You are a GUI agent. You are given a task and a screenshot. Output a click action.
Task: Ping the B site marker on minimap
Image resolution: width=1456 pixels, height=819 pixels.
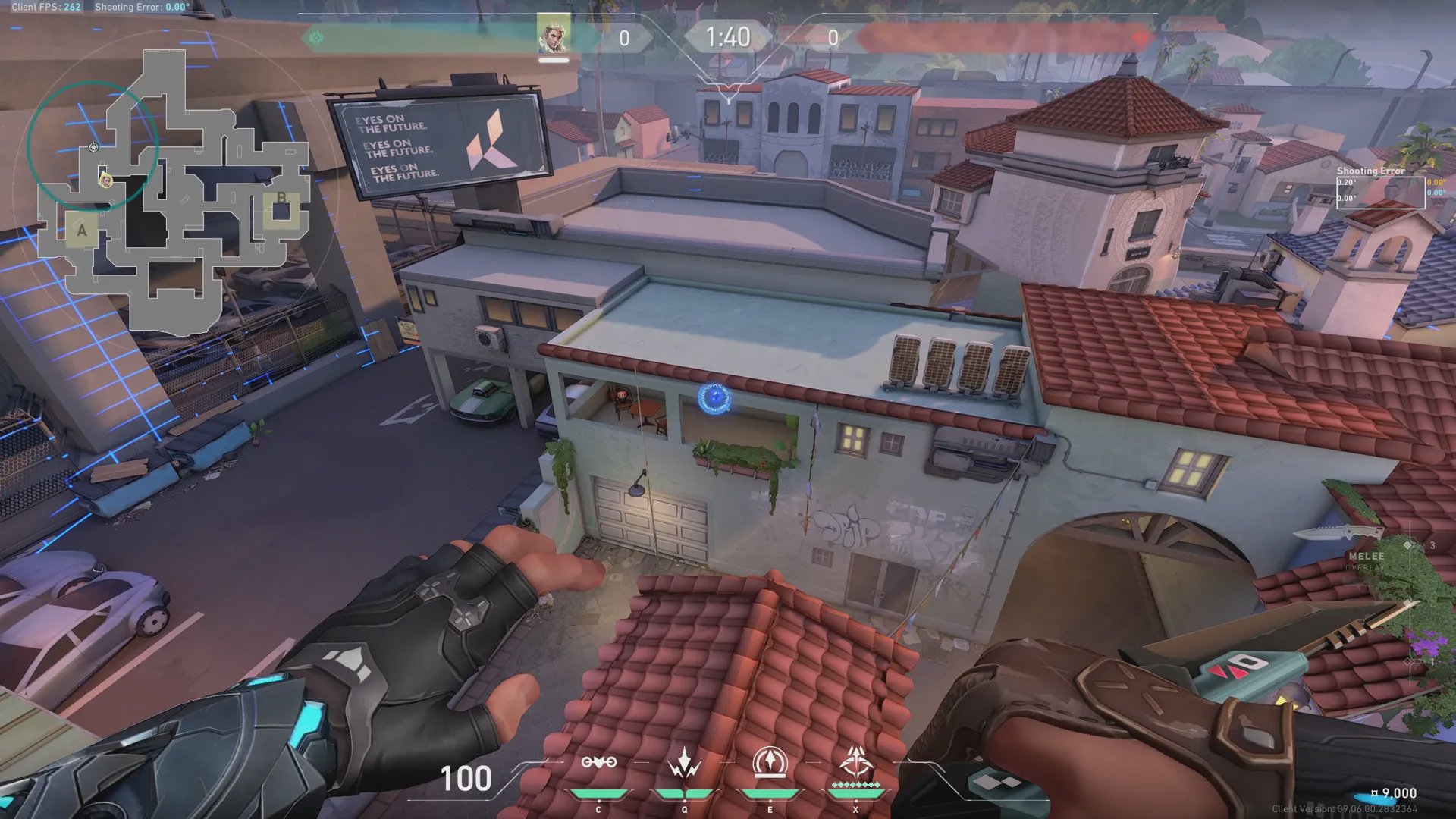pyautogui.click(x=281, y=199)
